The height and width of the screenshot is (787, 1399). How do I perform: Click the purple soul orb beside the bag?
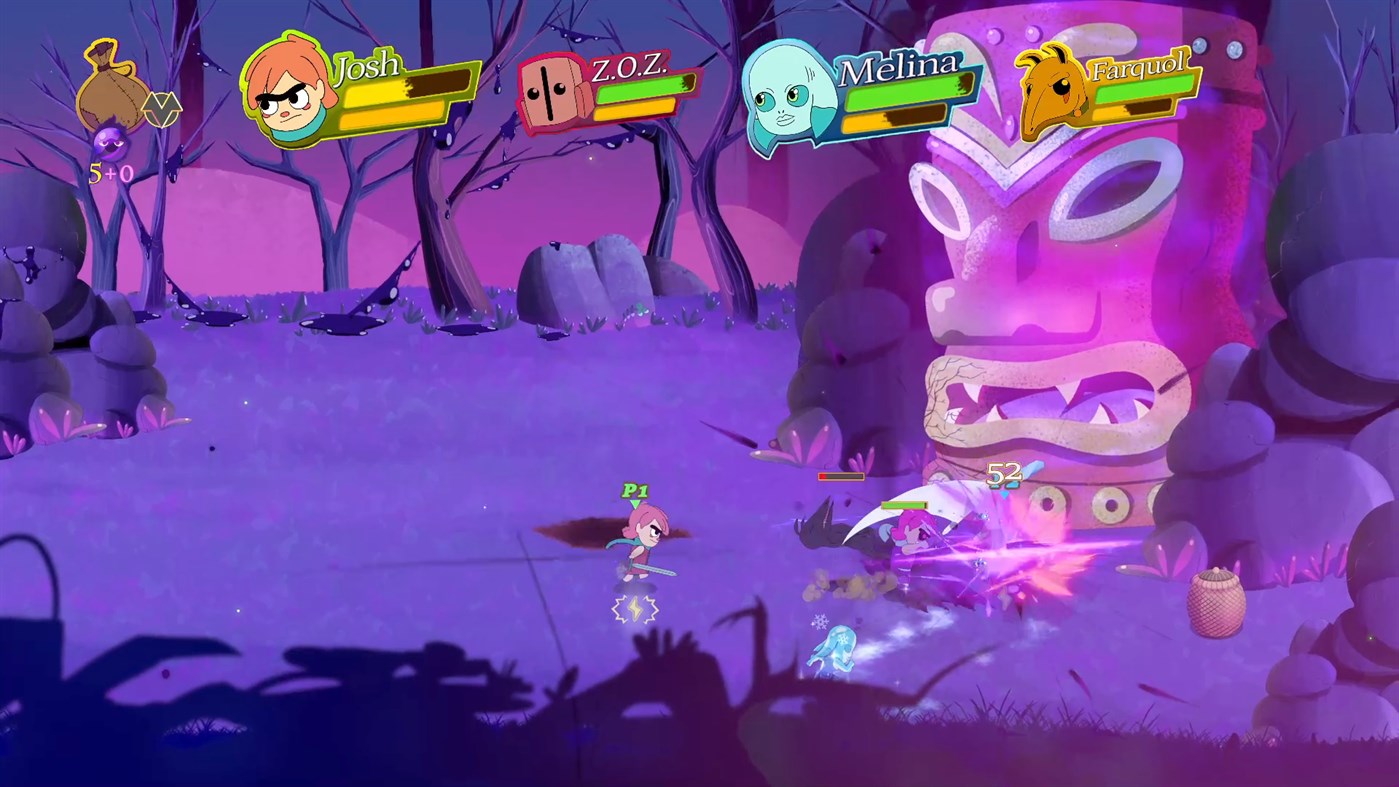pos(111,143)
